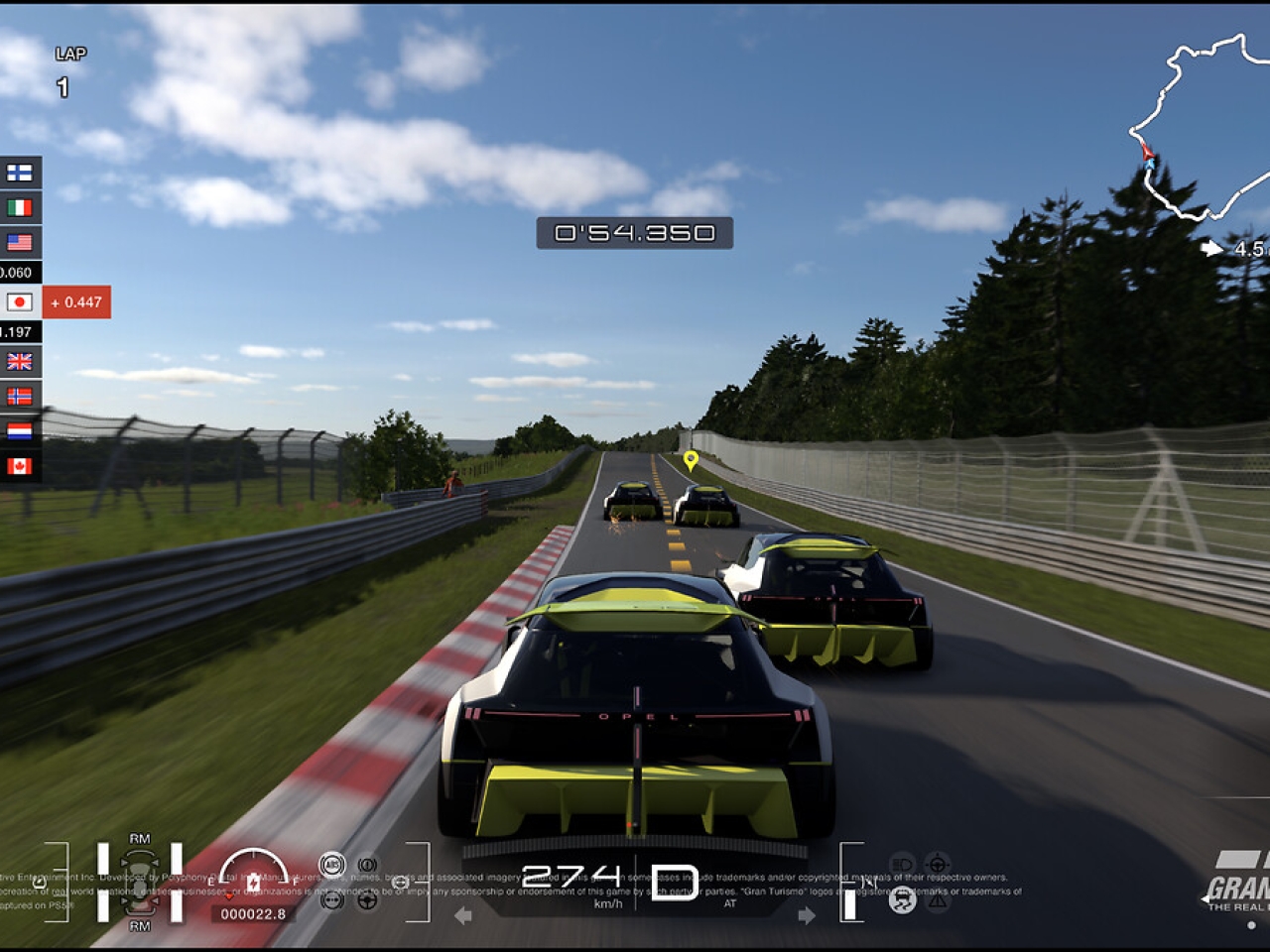1270x952 pixels.
Task: Toggle the traction control skid icon
Action: (902, 900)
